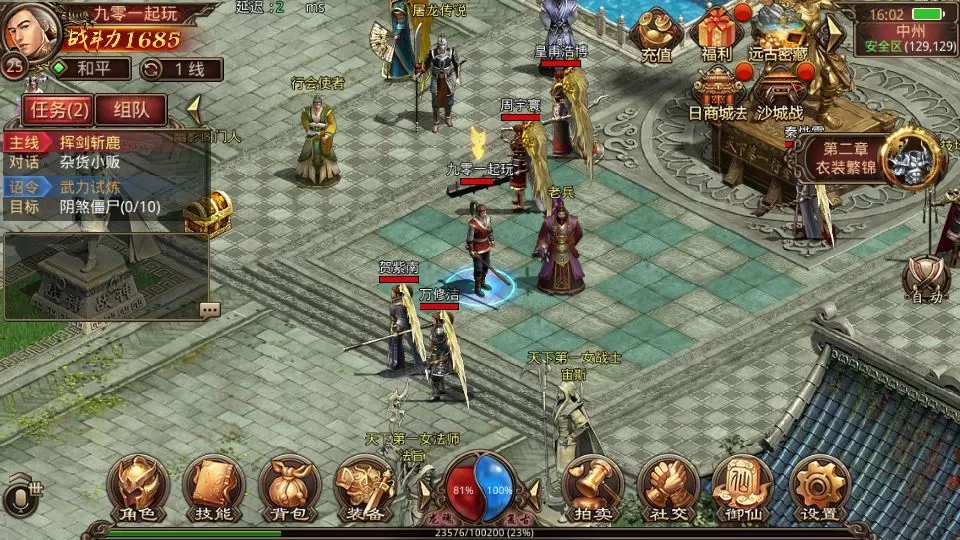The width and height of the screenshot is (960, 540).
Task: Open the 御仙 menu
Action: tap(743, 489)
